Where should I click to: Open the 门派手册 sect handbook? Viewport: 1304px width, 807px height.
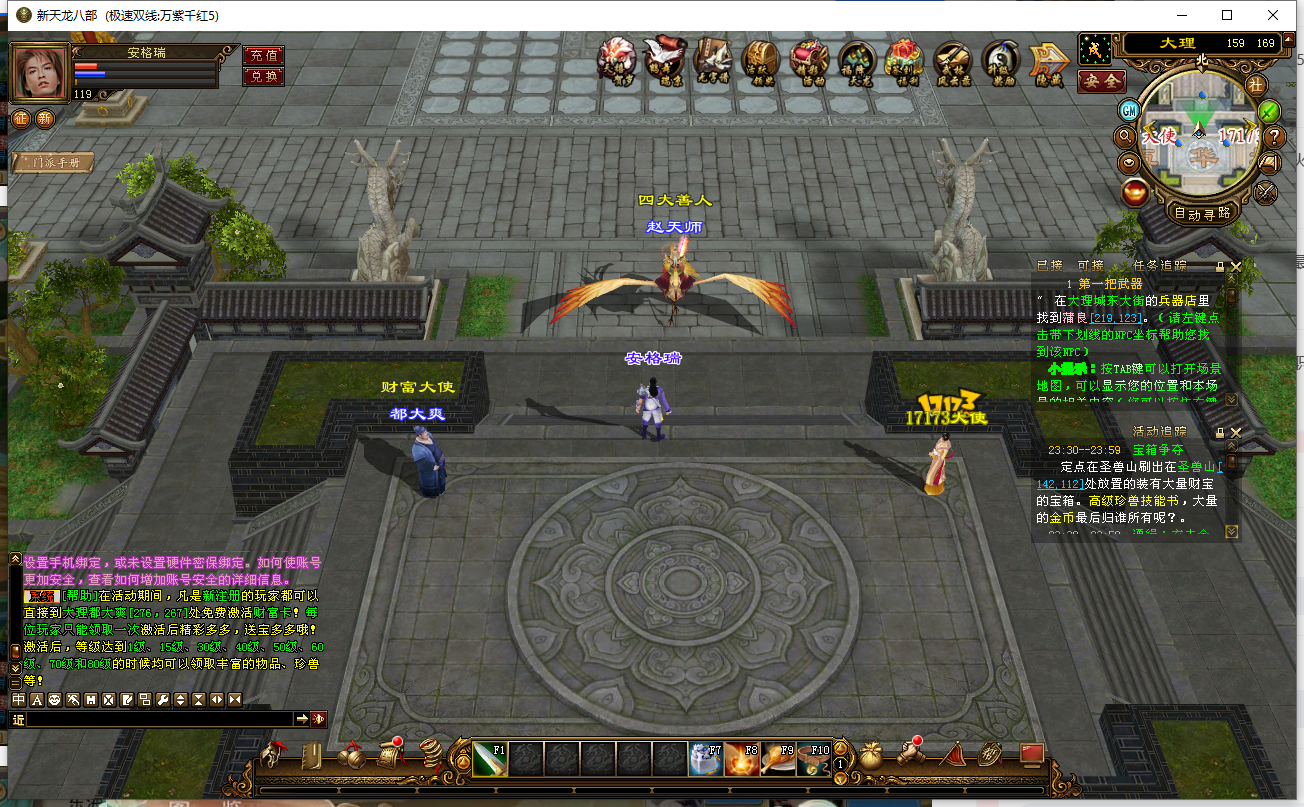pyautogui.click(x=56, y=162)
